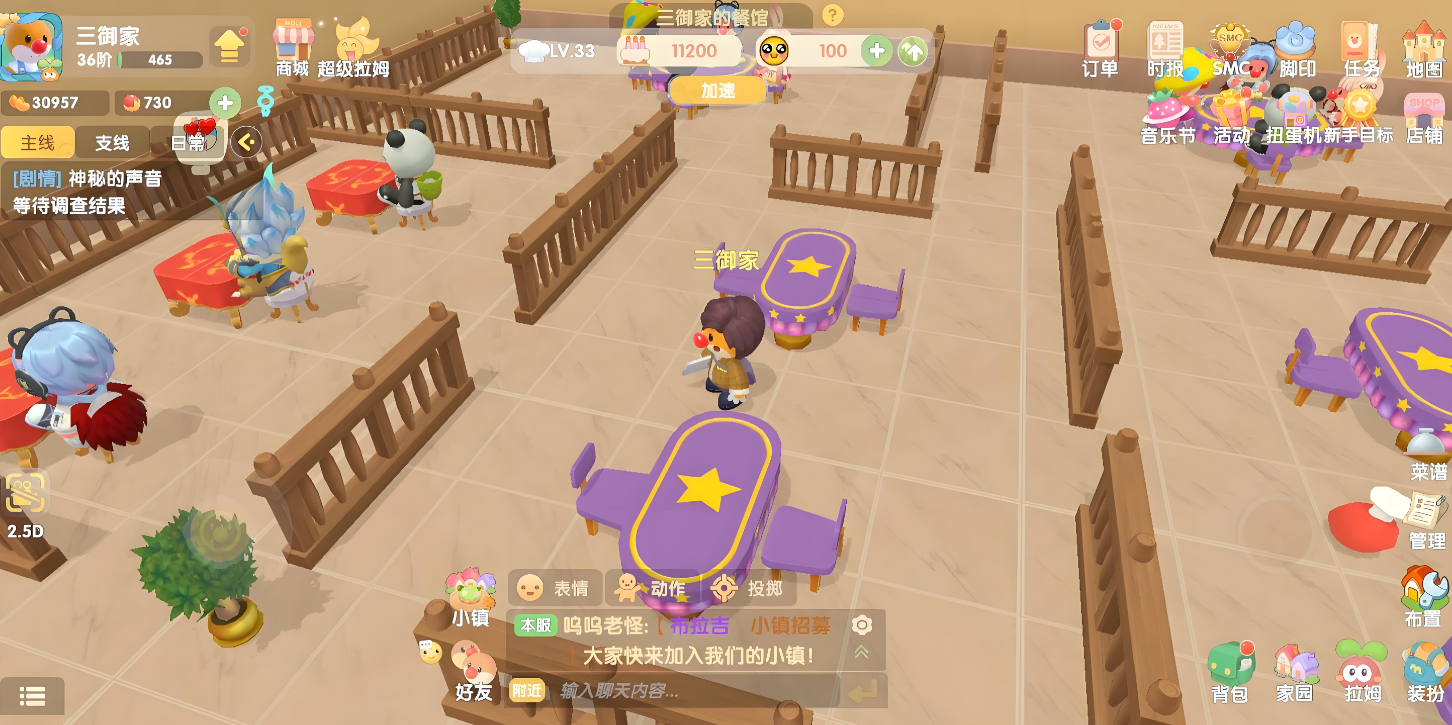Screen dimensions: 1452x725
Task: Open the 任务 tasks menu
Action: [1361, 48]
